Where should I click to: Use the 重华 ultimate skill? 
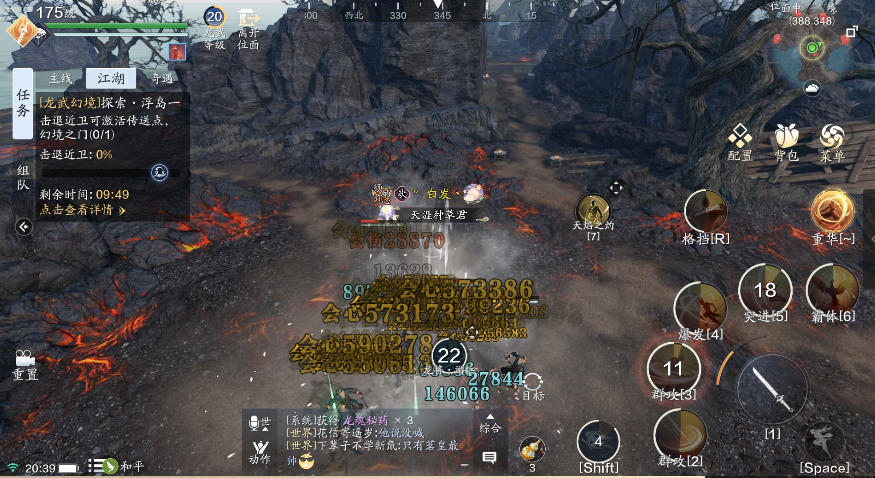pos(832,211)
